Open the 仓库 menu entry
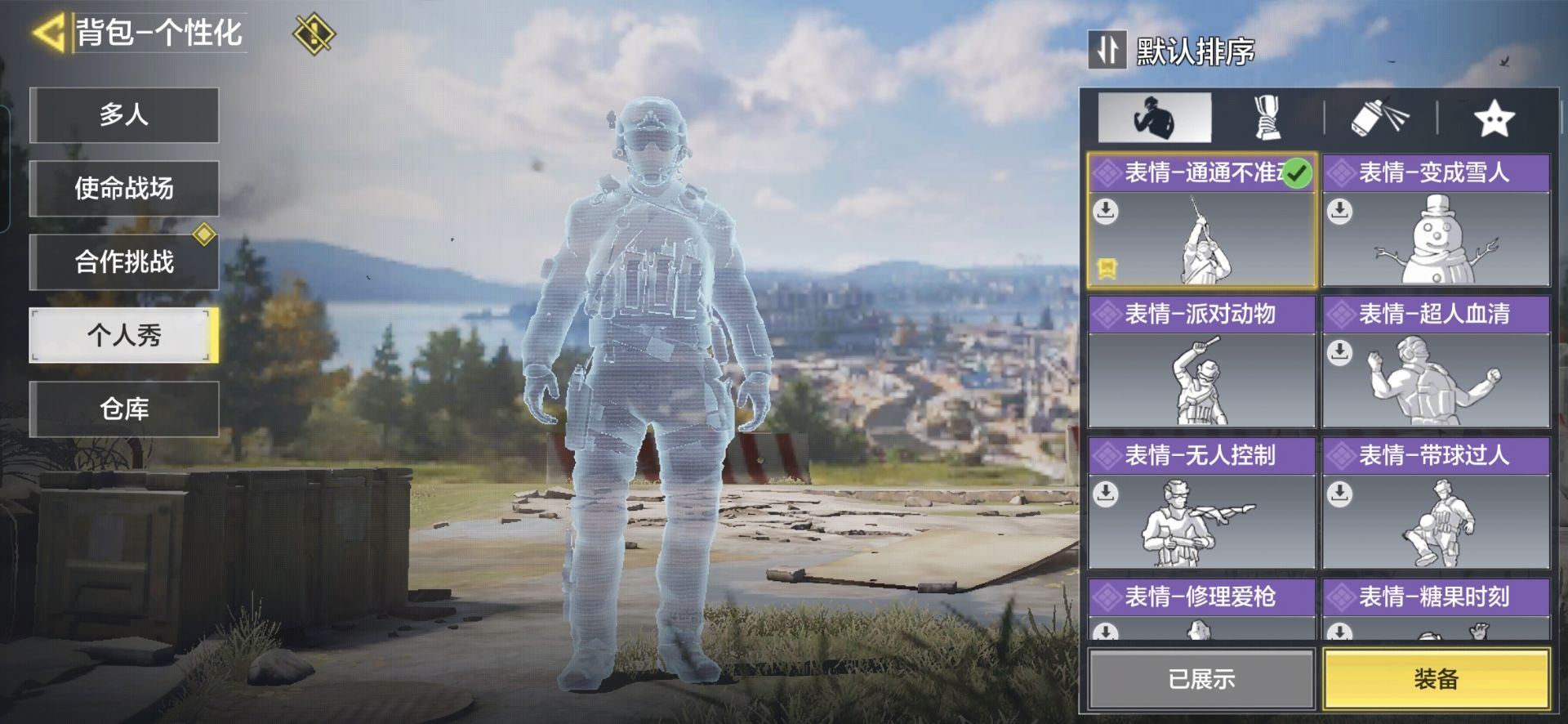 (124, 409)
